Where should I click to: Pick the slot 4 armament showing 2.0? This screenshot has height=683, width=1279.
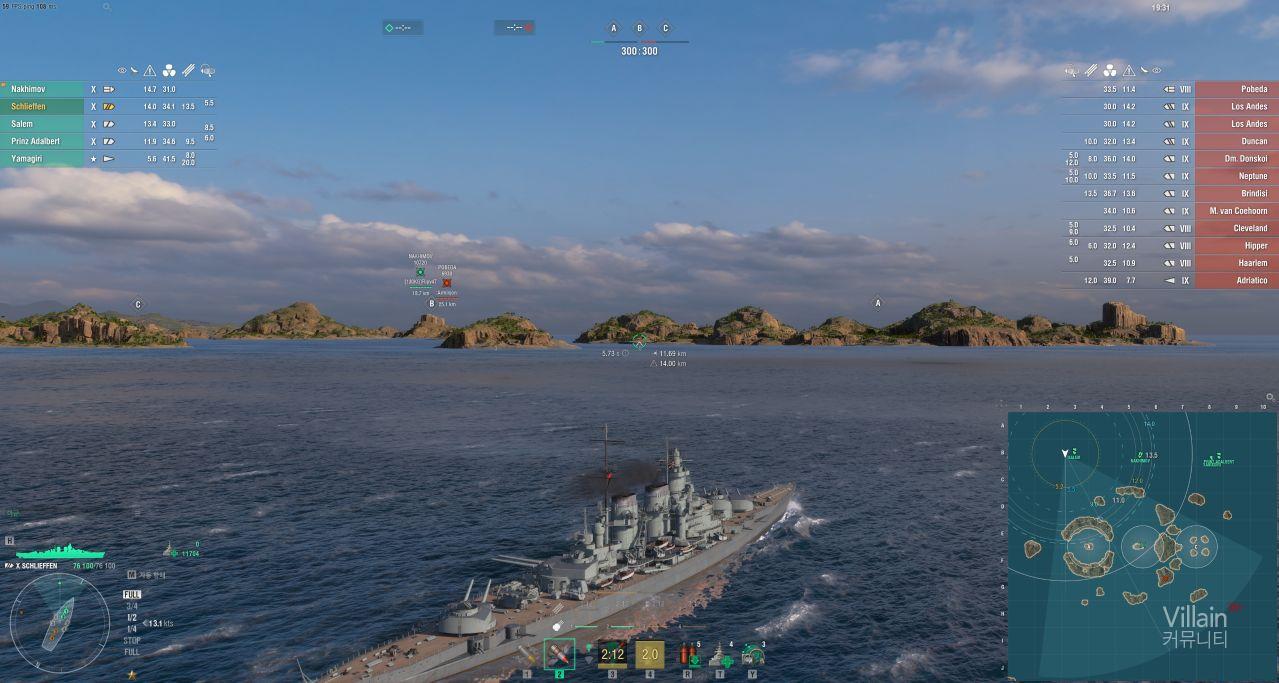point(650,654)
